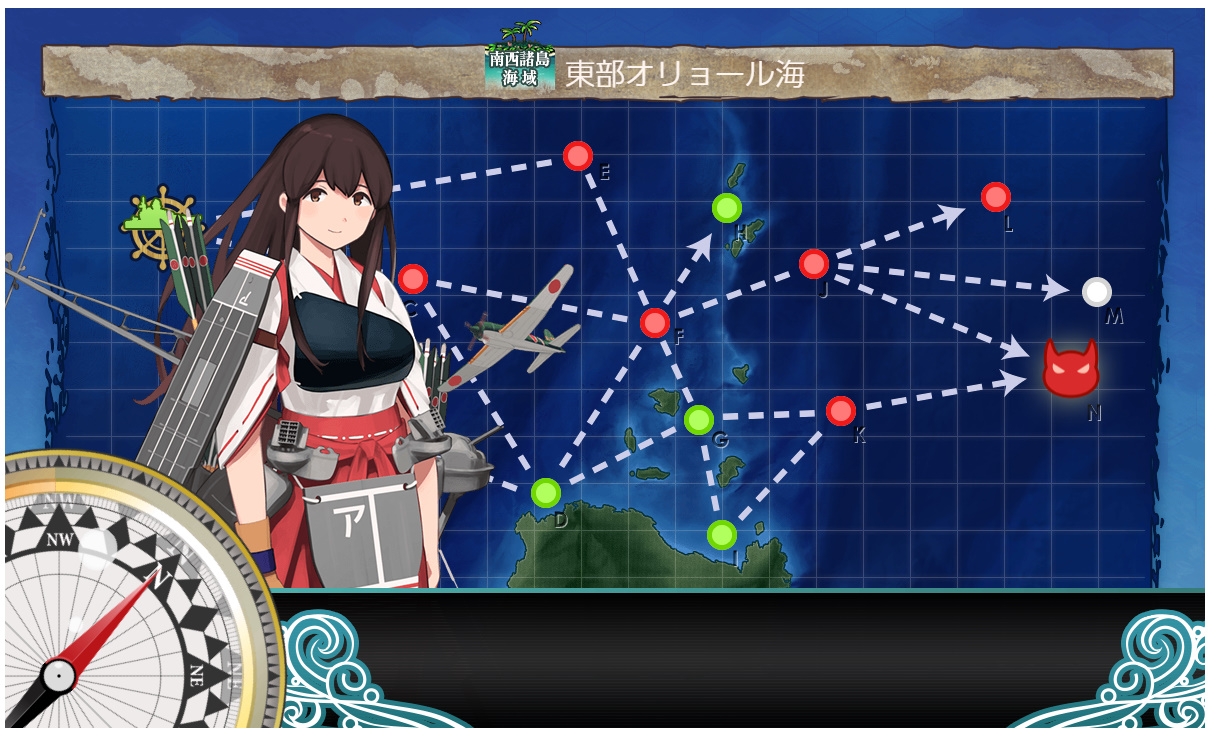
Task: Click red node F at the route junction
Action: click(654, 322)
